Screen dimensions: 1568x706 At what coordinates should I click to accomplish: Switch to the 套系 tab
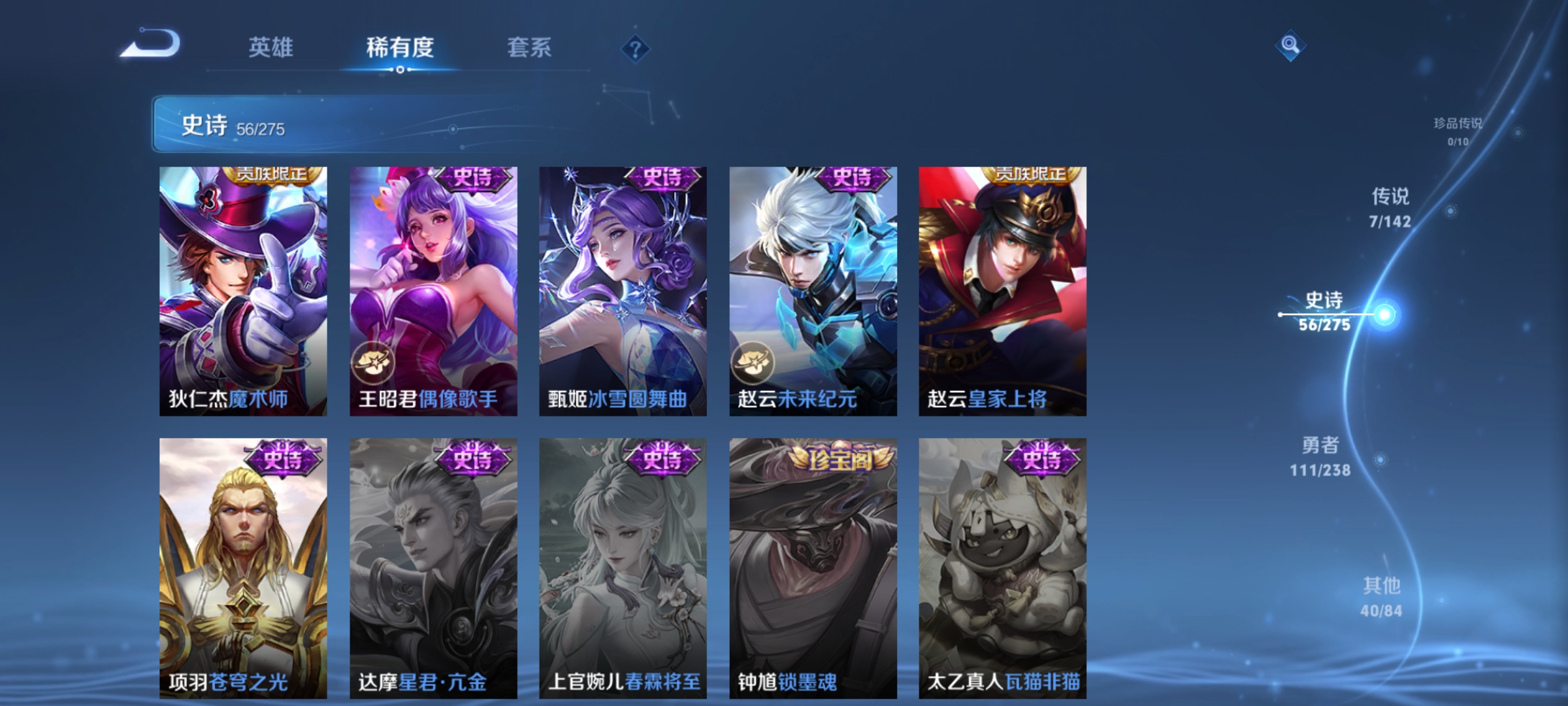click(529, 47)
